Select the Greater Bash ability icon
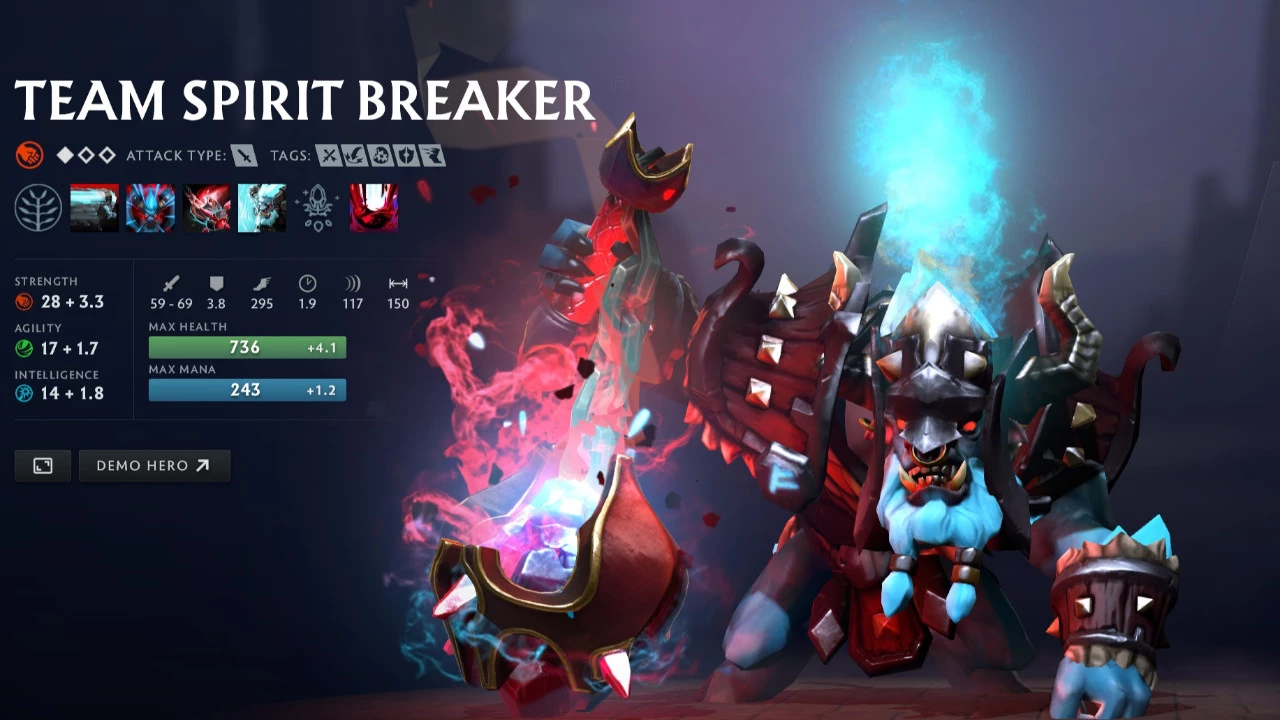 [207, 208]
